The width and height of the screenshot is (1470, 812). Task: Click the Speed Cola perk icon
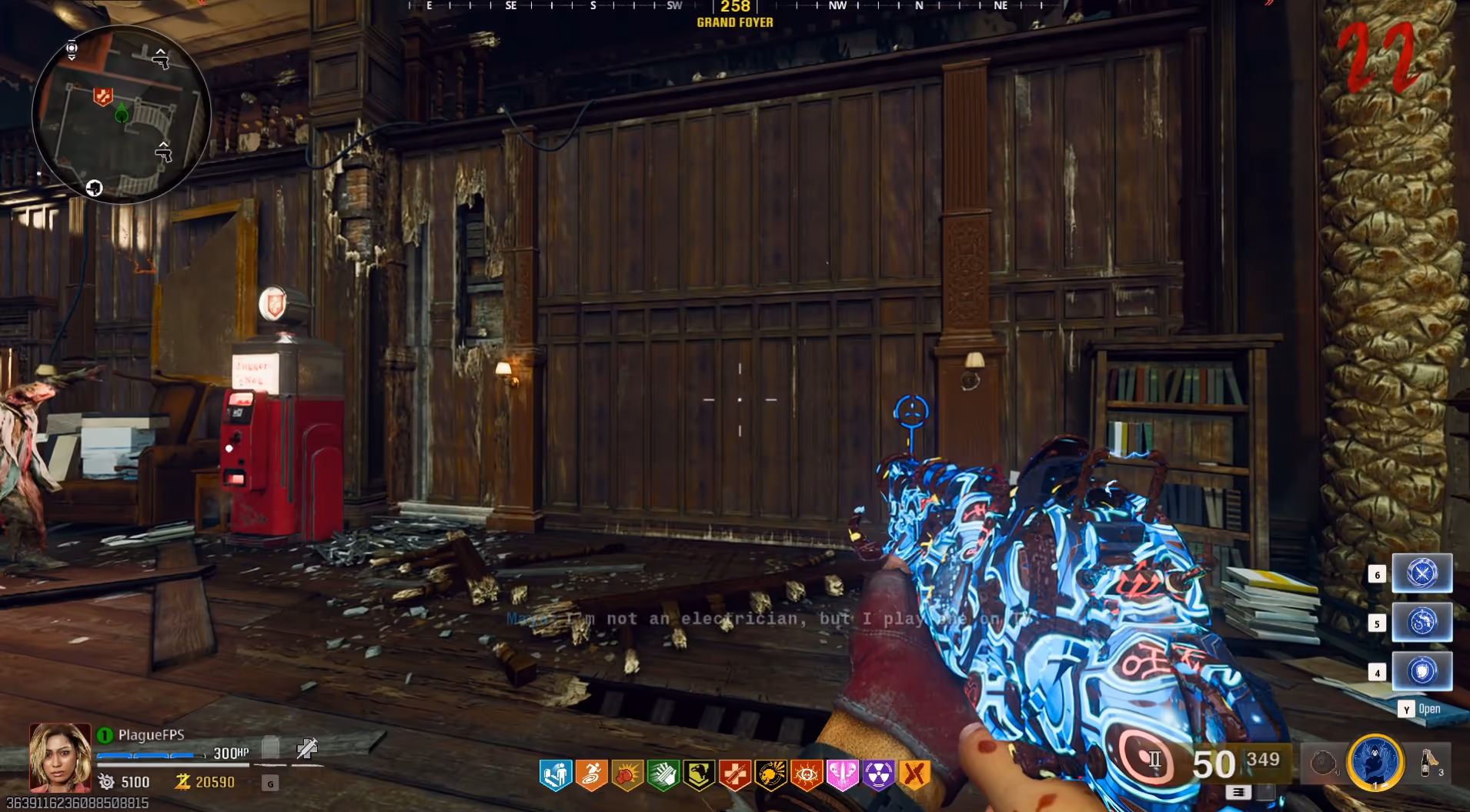(x=663, y=775)
